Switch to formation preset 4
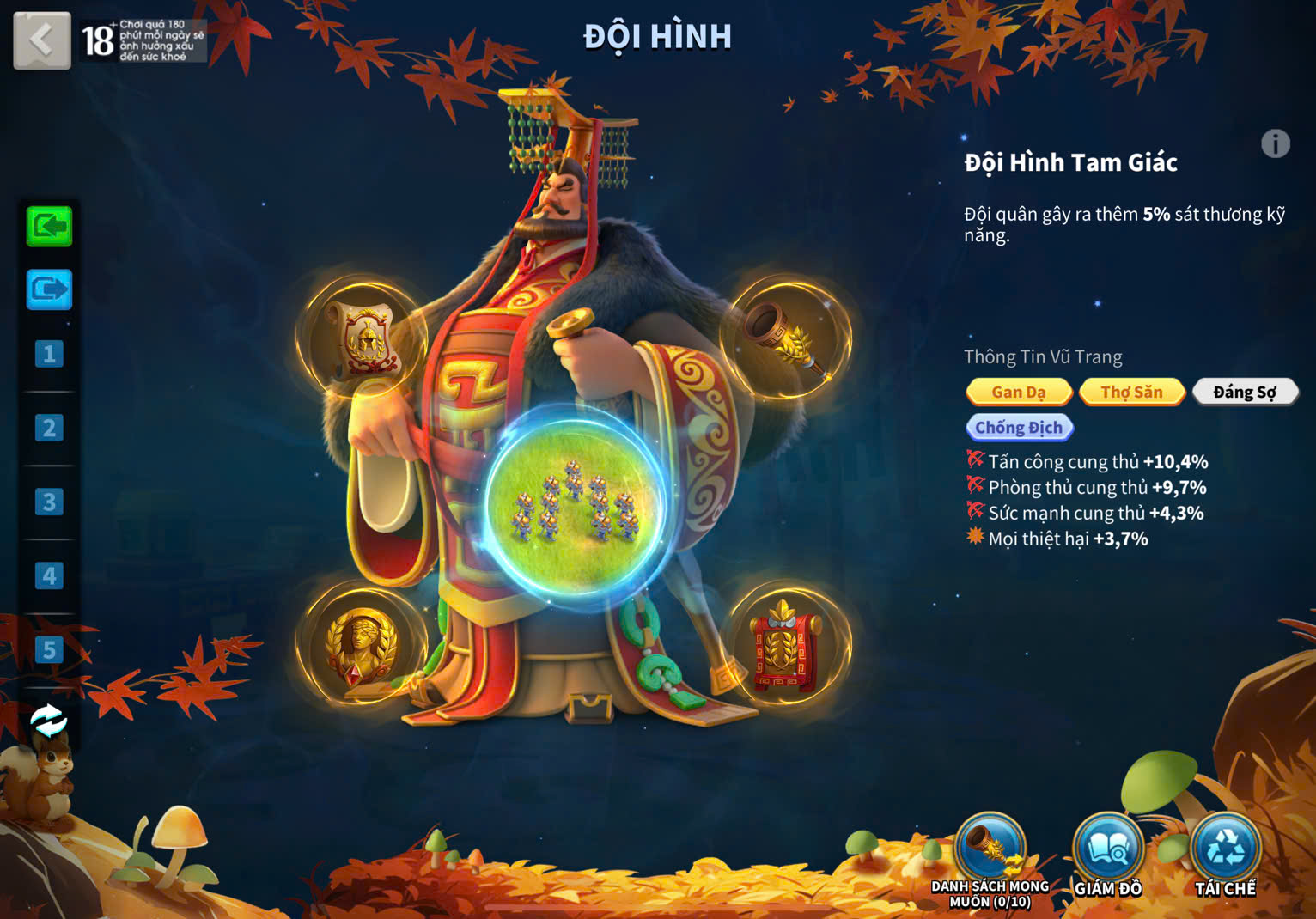 tap(49, 575)
